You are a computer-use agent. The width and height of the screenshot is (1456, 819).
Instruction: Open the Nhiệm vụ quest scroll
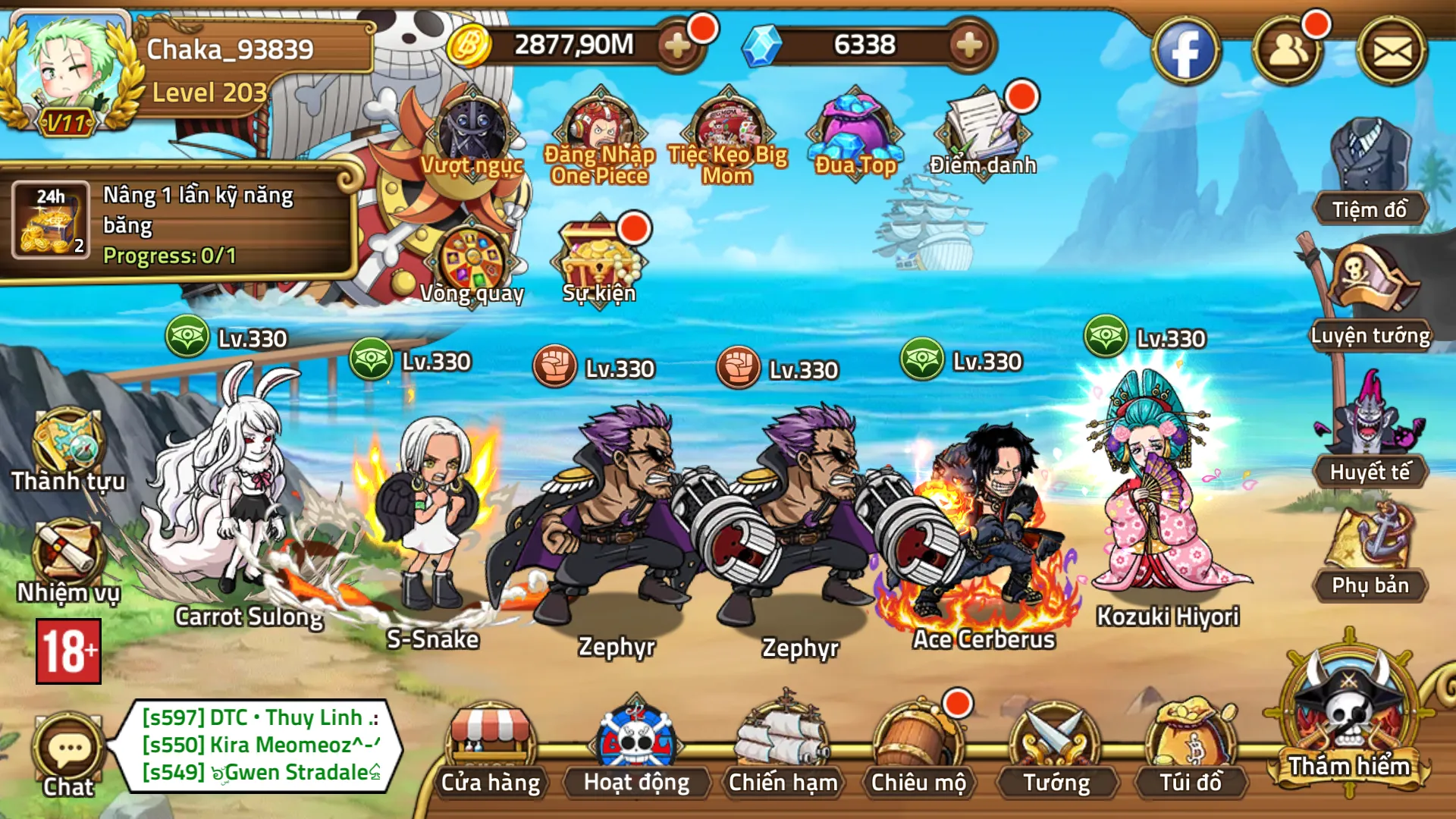tap(67, 557)
